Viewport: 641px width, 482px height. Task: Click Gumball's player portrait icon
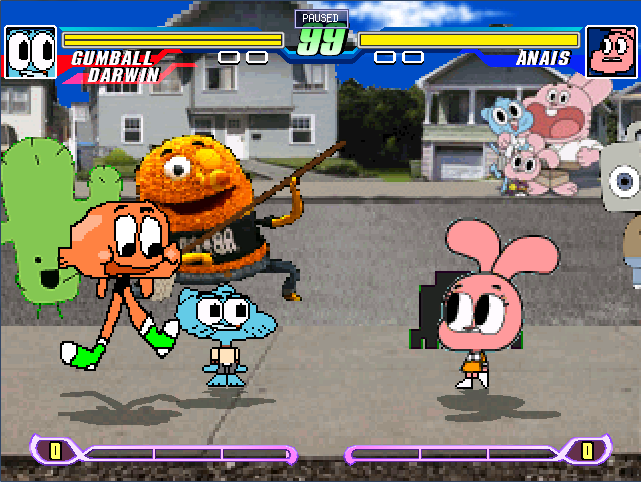click(31, 52)
